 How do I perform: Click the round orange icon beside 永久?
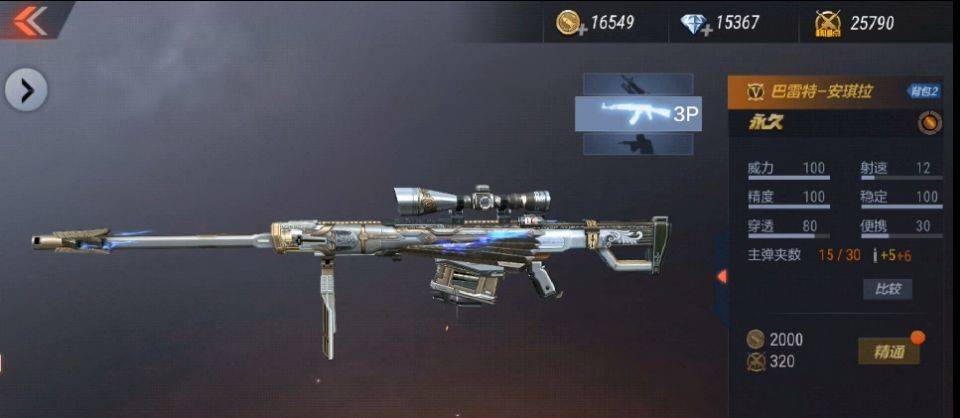pos(929,123)
